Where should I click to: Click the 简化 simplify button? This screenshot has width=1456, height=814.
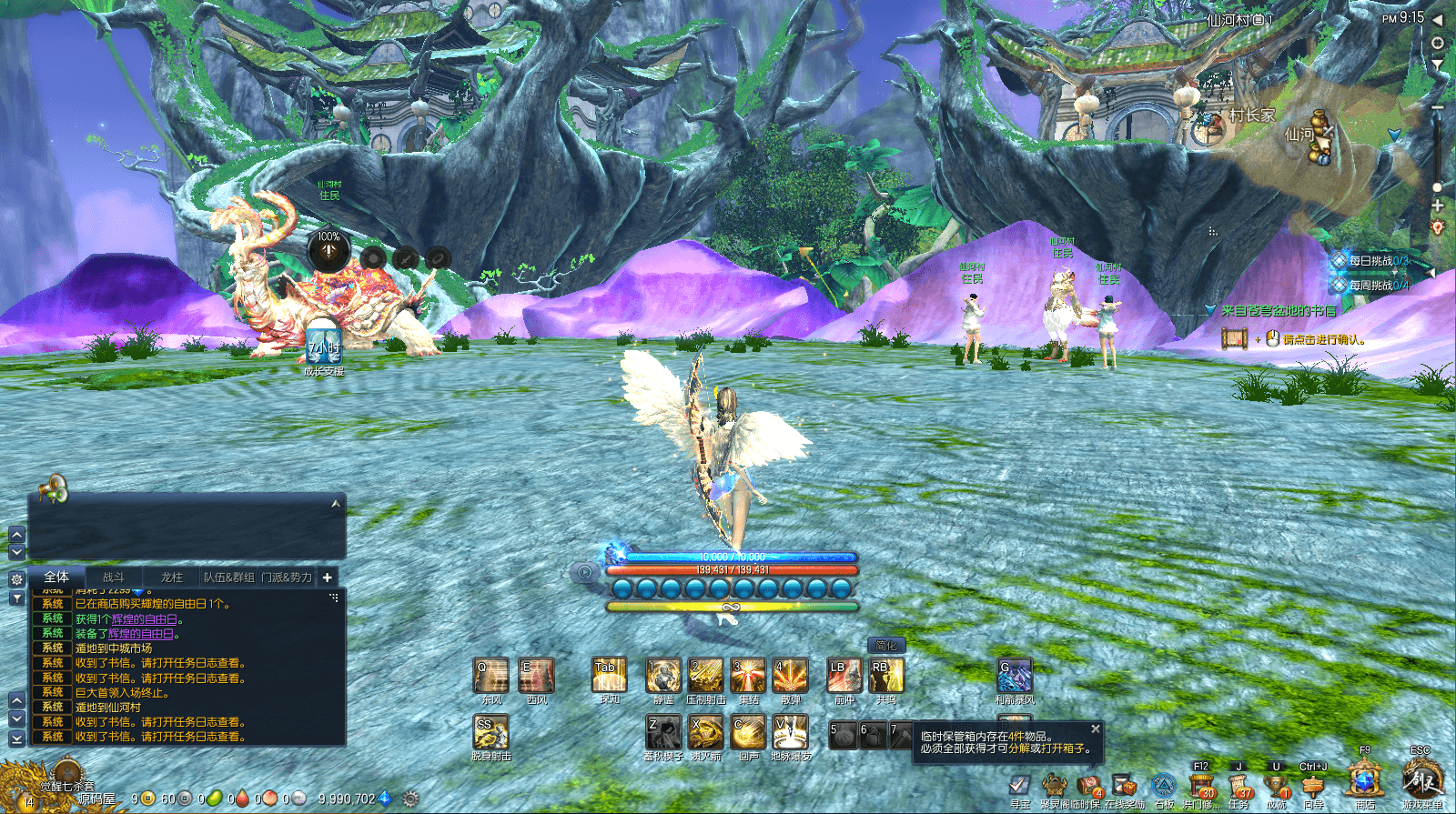[x=886, y=646]
